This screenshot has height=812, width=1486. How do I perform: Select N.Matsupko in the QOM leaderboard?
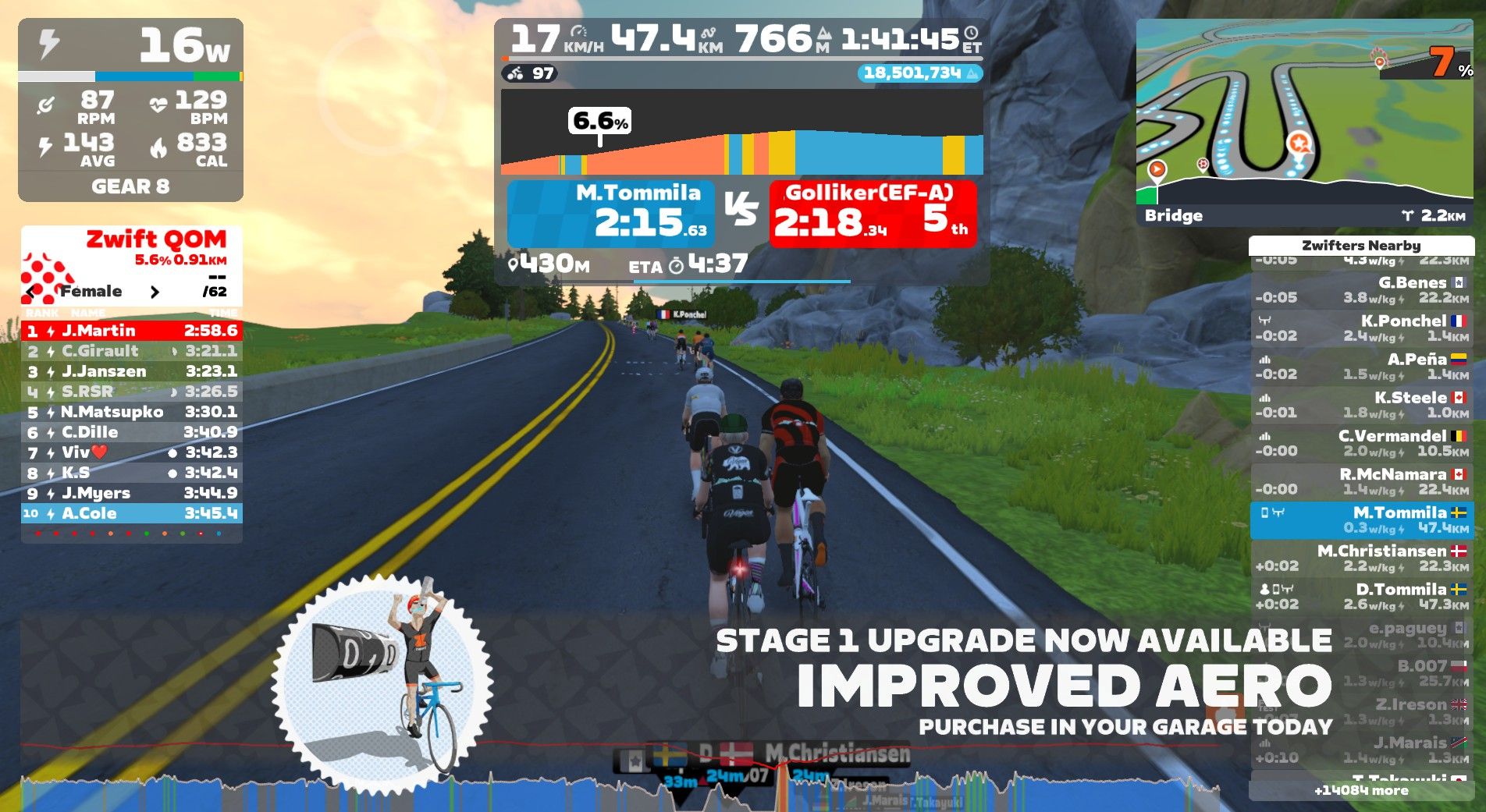tap(131, 412)
